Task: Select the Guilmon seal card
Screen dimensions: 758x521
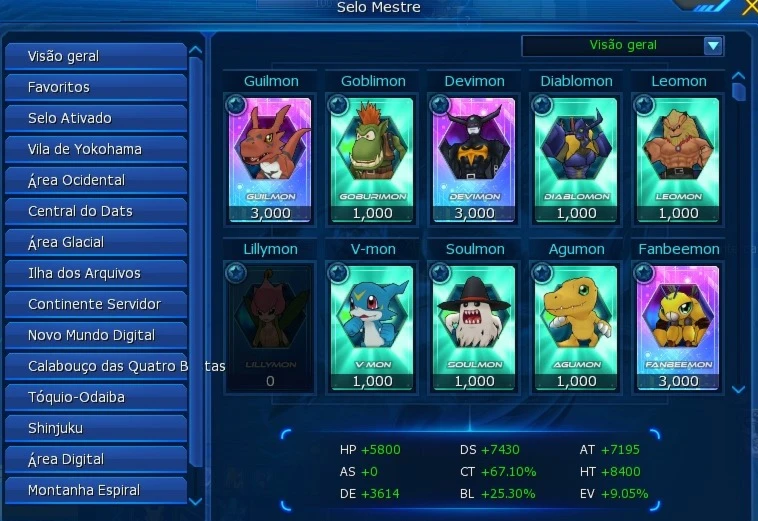Action: [270, 158]
